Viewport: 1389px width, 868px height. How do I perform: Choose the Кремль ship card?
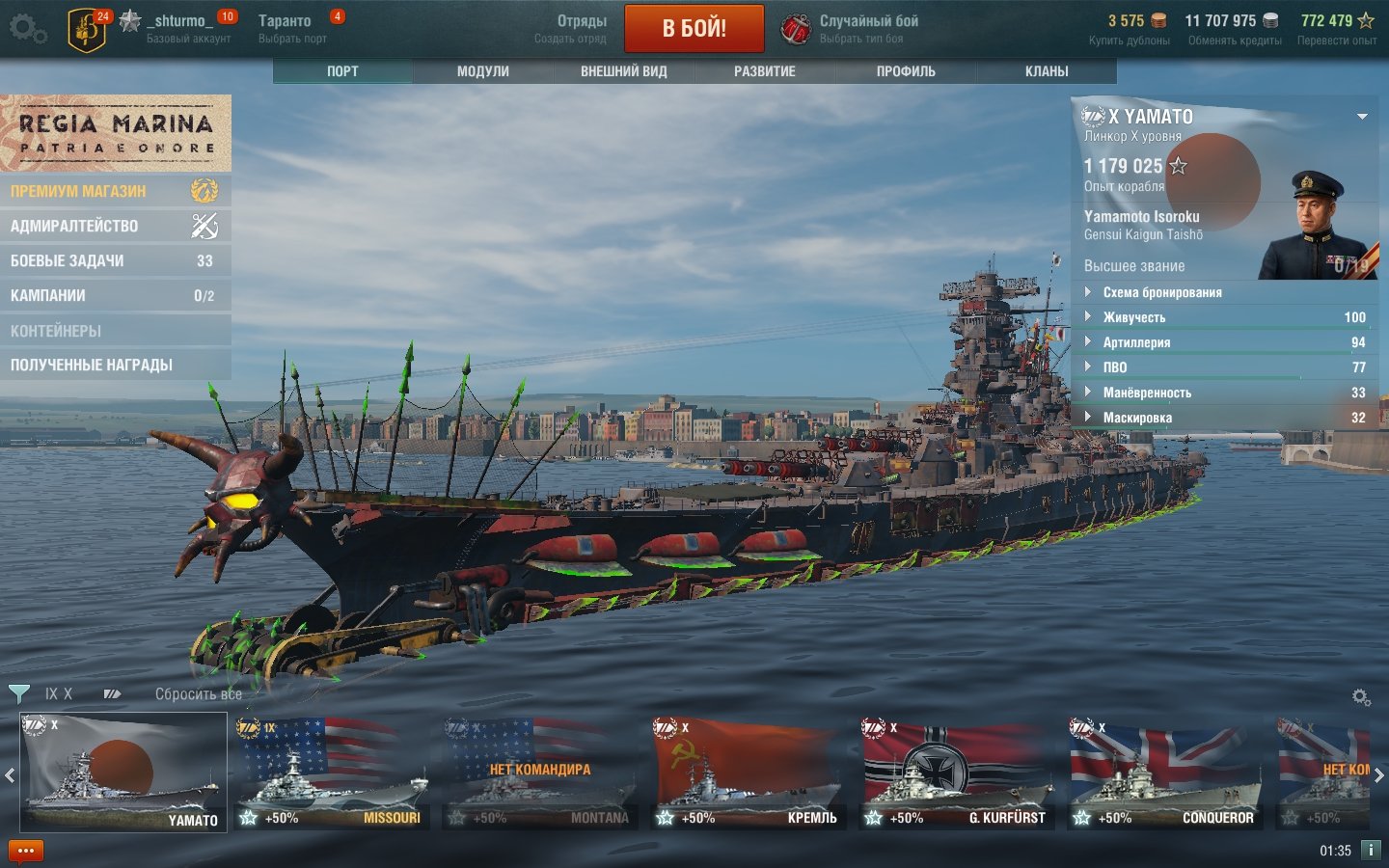(x=748, y=773)
